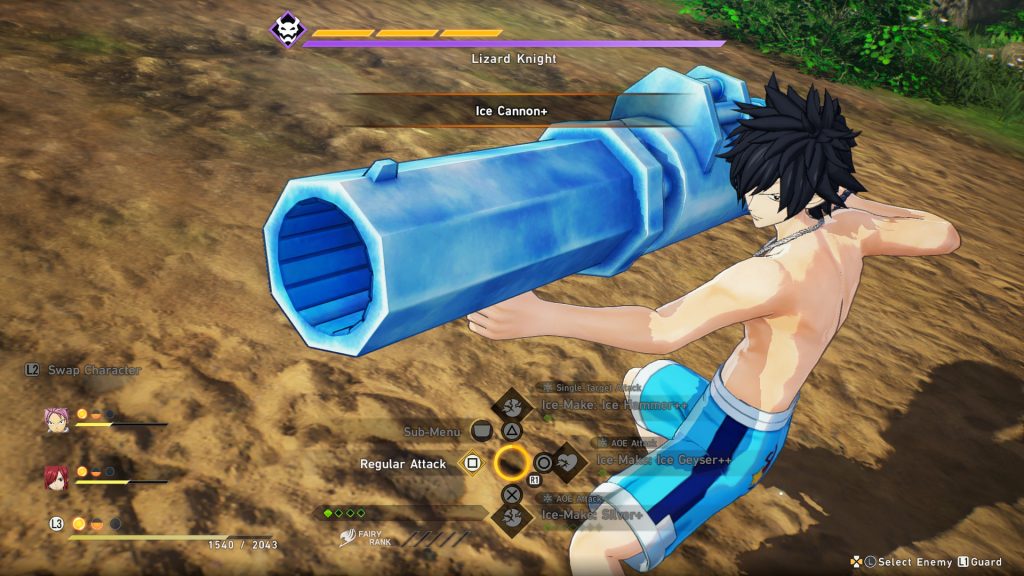The width and height of the screenshot is (1024, 576).
Task: Click the Lizard Knight enemy skull icon
Action: click(x=287, y=29)
